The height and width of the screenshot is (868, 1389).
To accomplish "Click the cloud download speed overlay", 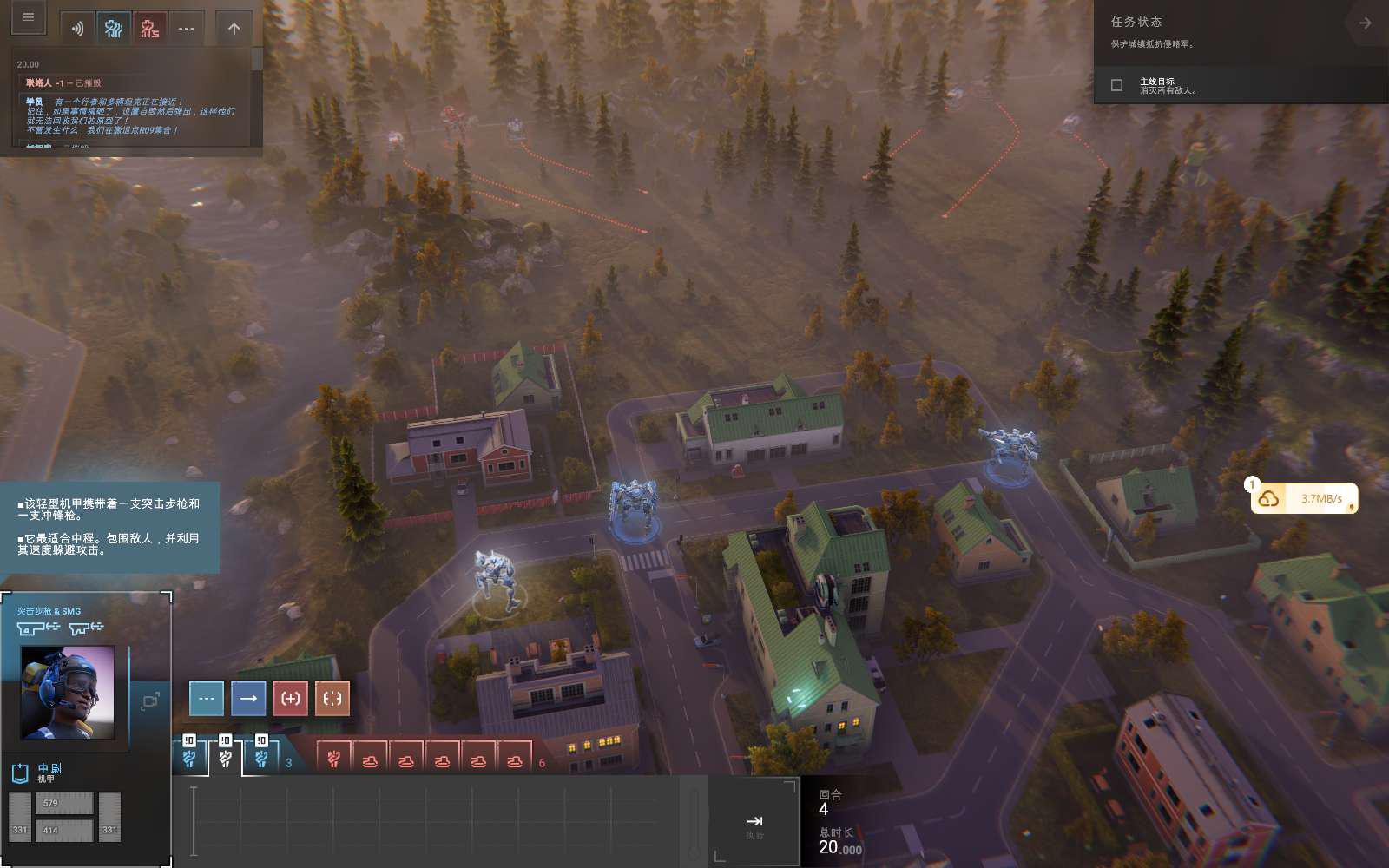I will click(1304, 498).
